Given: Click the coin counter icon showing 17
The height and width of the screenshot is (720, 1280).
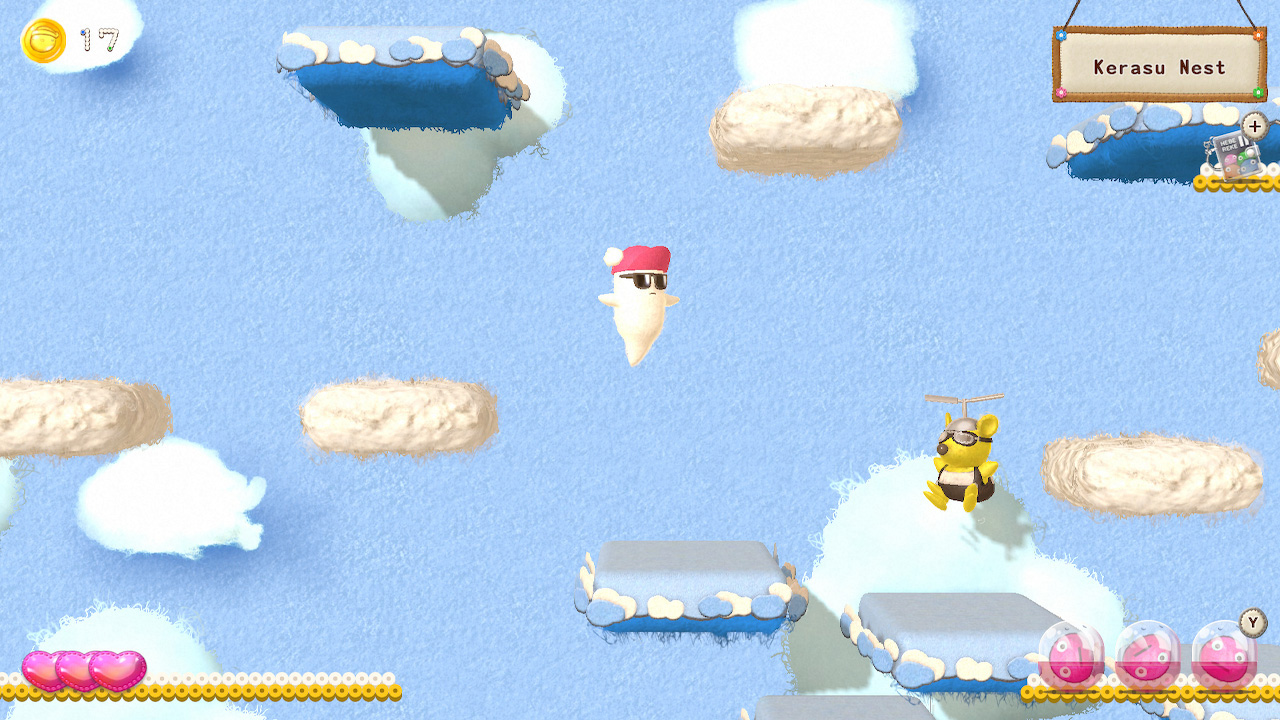Looking at the screenshot, I should [x=43, y=40].
